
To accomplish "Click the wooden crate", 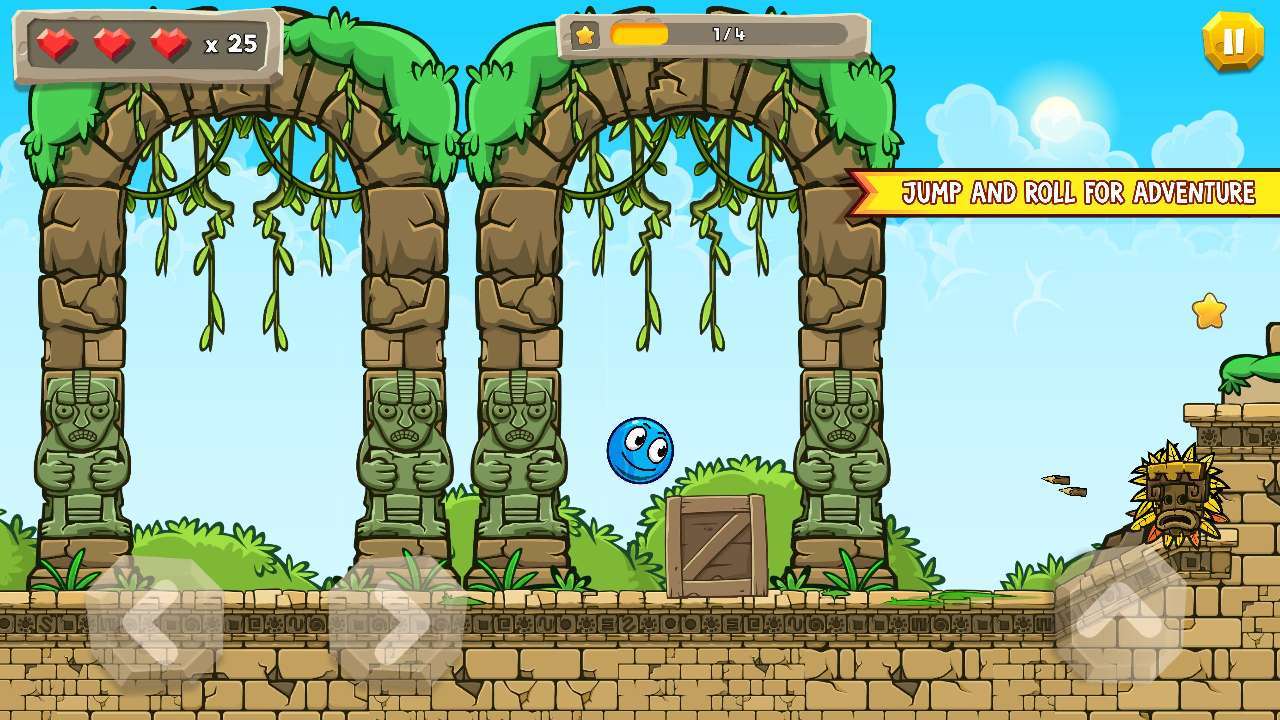I will coord(715,544).
